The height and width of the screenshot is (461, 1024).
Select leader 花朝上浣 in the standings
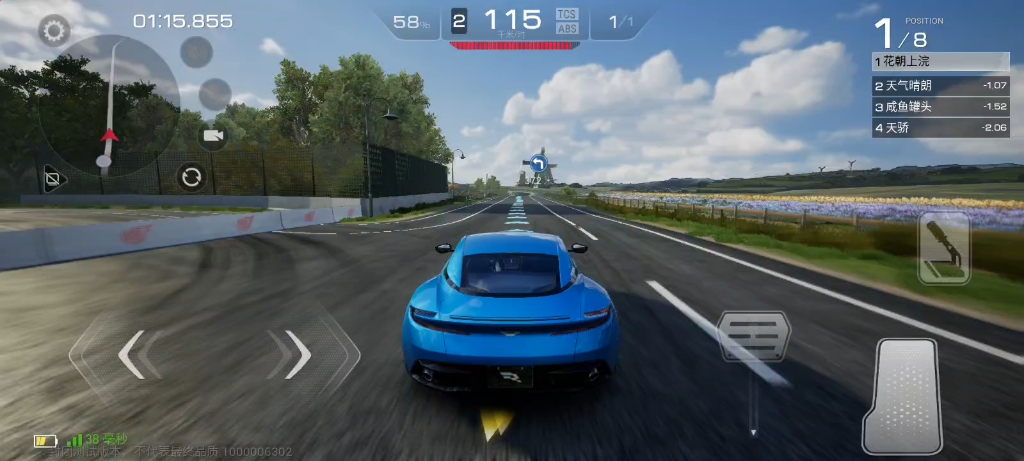click(x=927, y=63)
